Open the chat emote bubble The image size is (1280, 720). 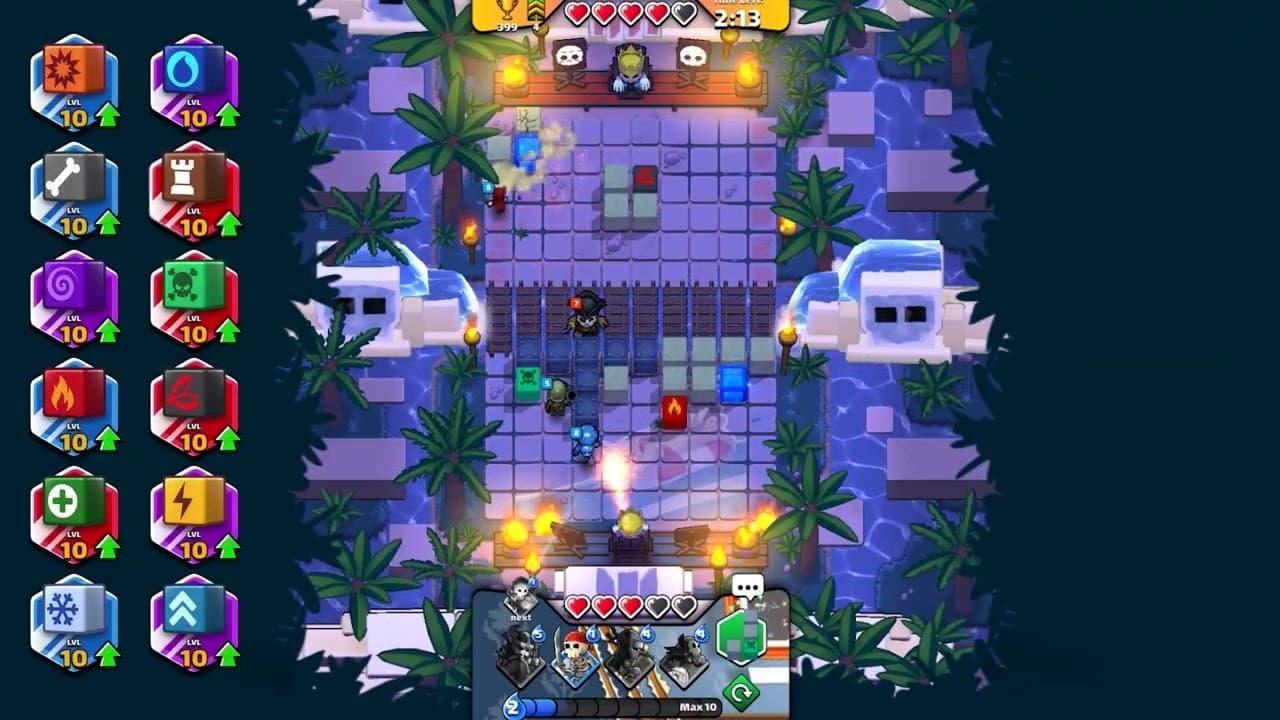[x=747, y=588]
